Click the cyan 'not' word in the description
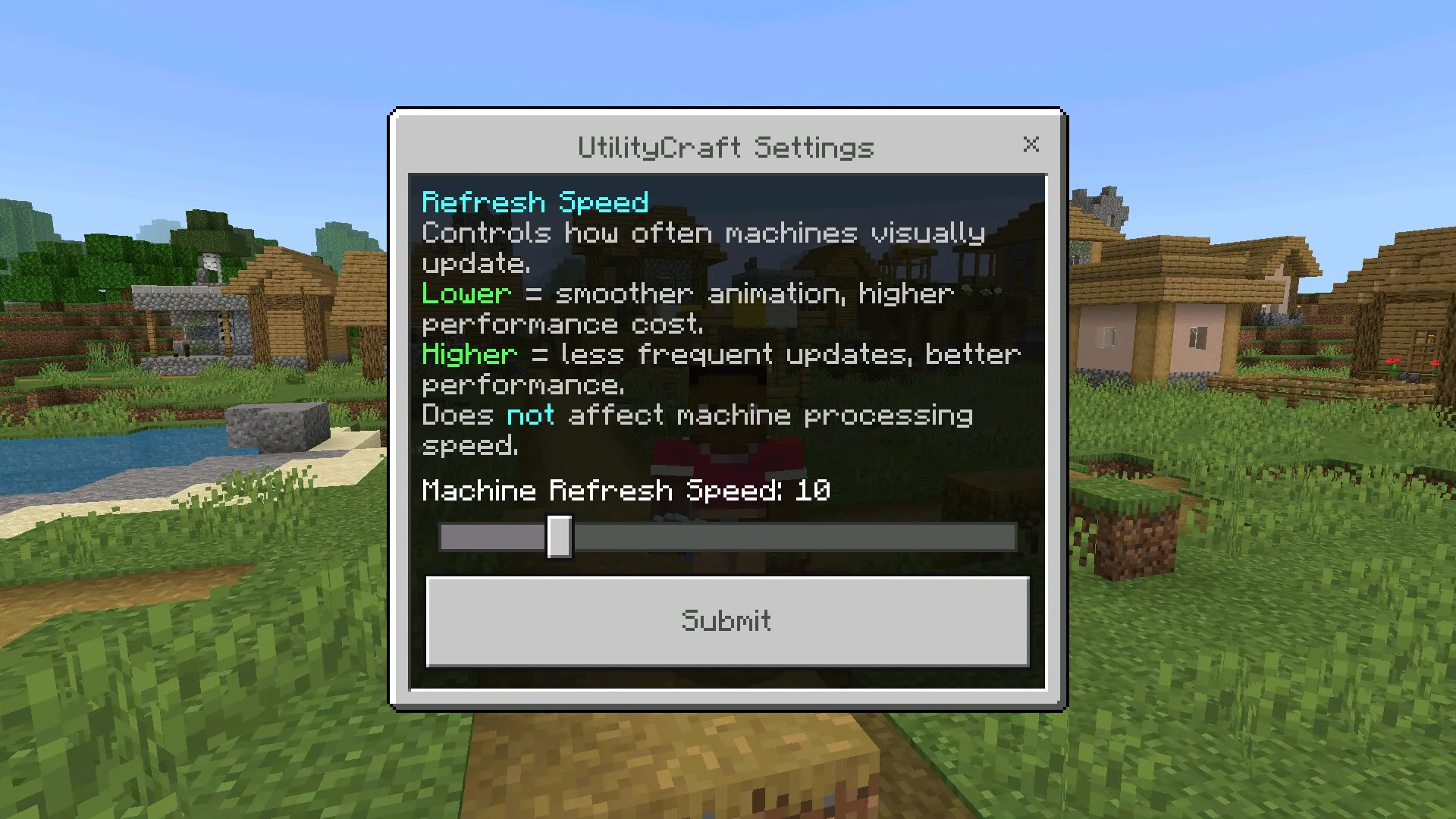The image size is (1456, 819). 530,415
